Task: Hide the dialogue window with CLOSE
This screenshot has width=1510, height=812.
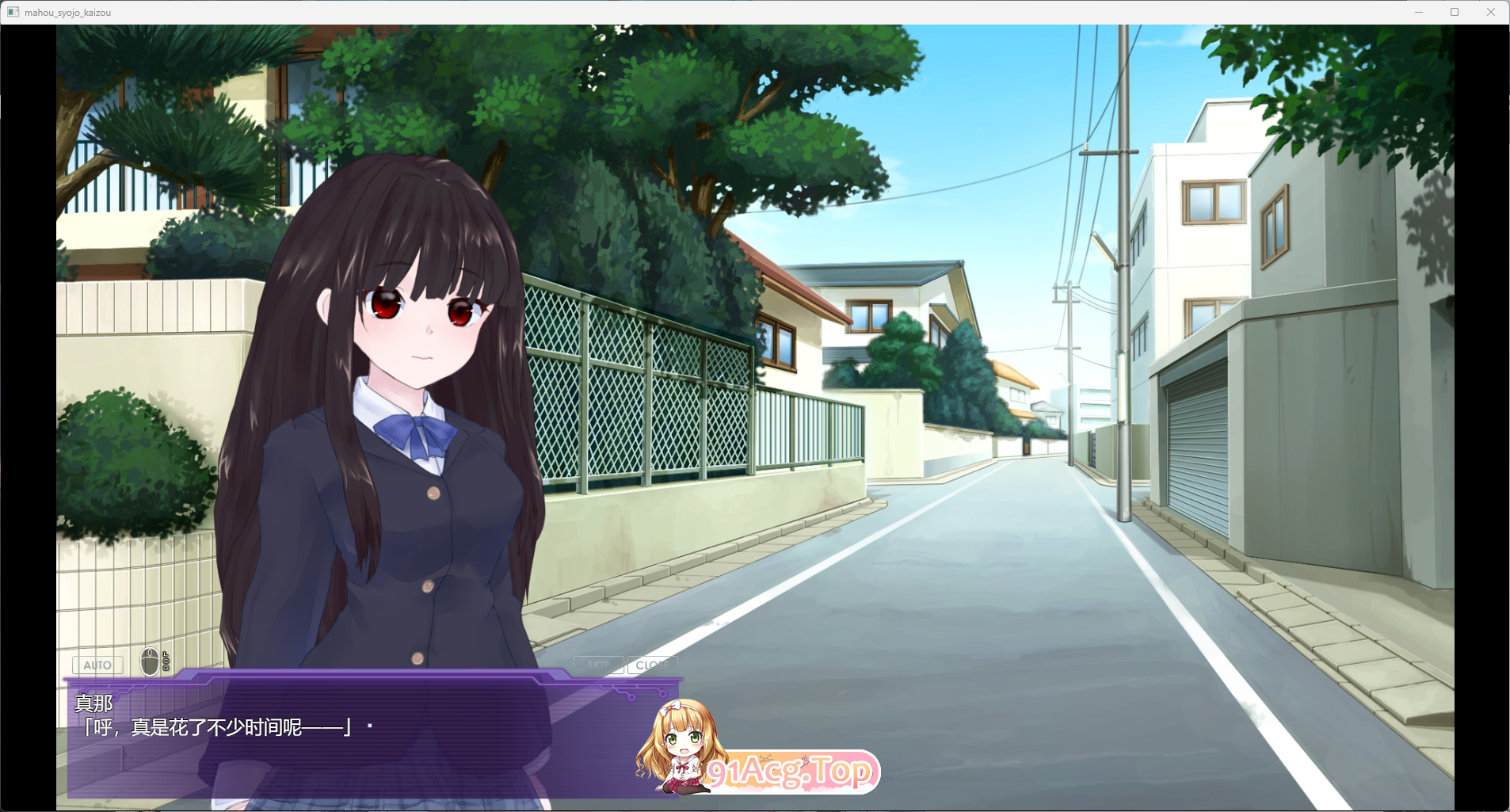Action: (653, 665)
